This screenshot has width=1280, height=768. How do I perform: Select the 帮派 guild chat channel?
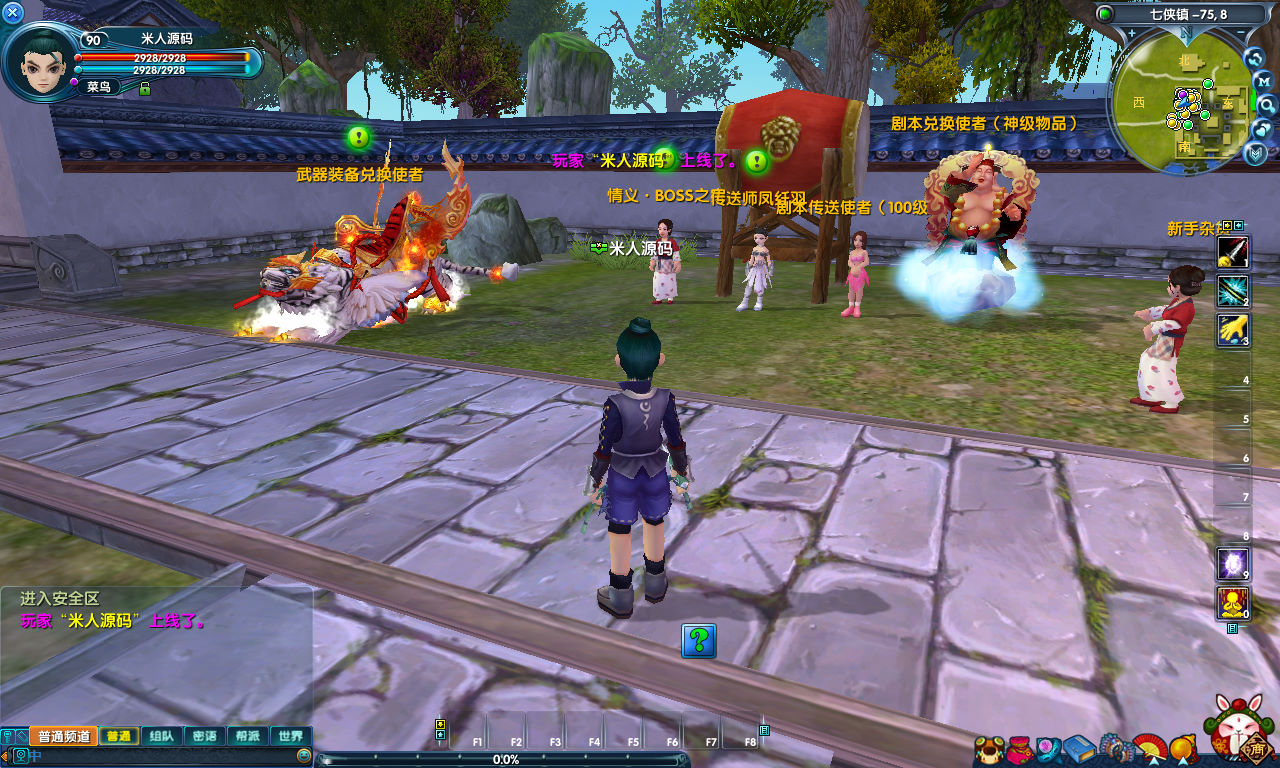[x=247, y=736]
